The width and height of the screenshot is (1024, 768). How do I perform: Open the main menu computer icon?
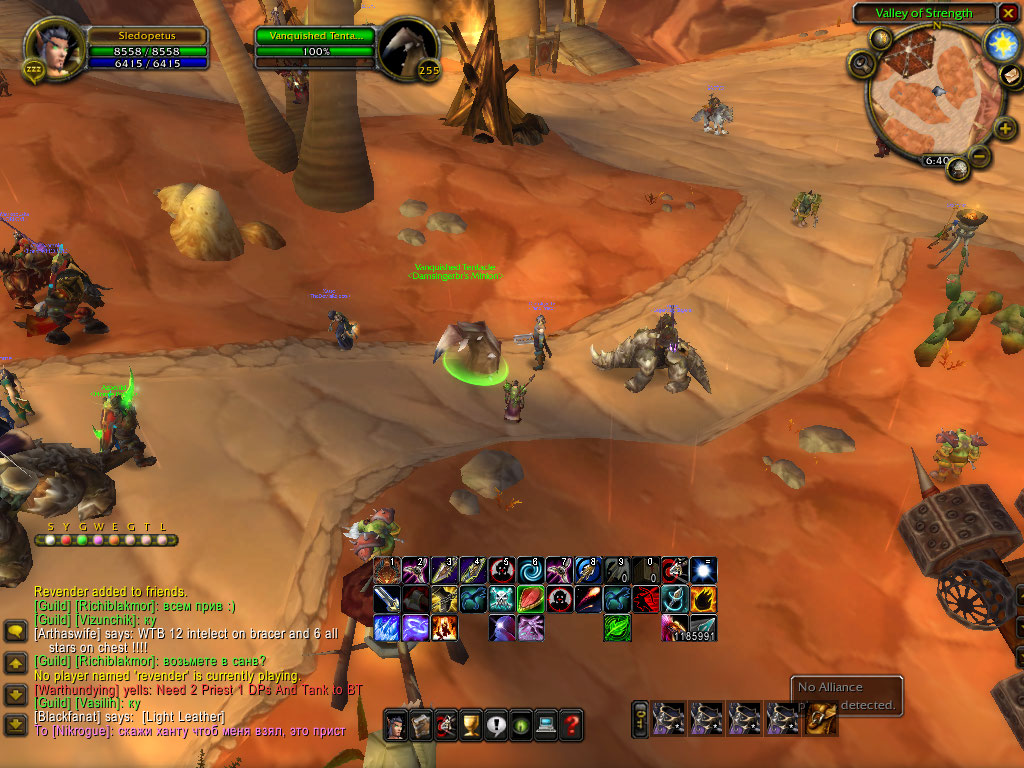click(546, 724)
